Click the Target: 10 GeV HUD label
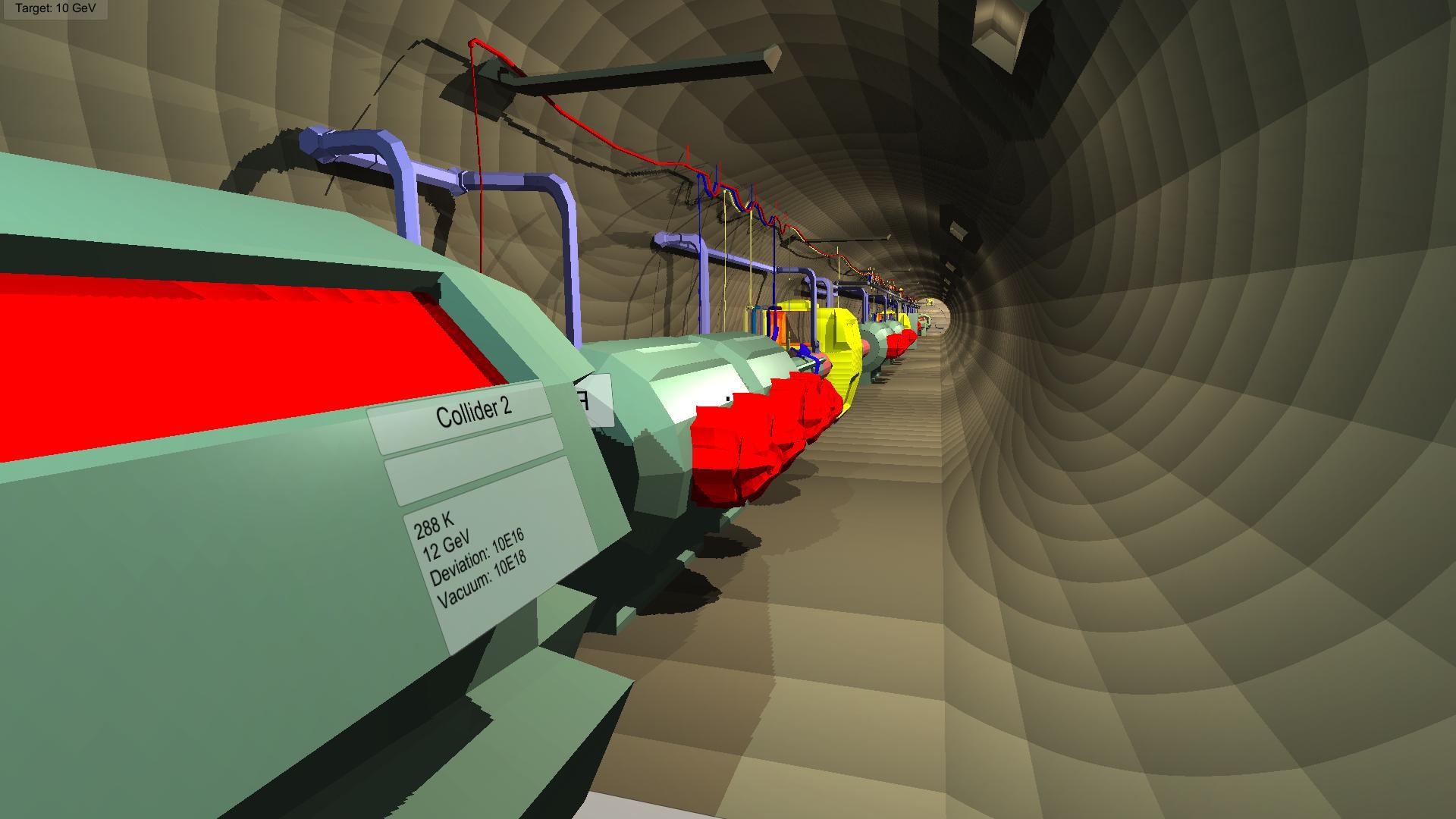This screenshot has width=1456, height=819. (x=53, y=11)
